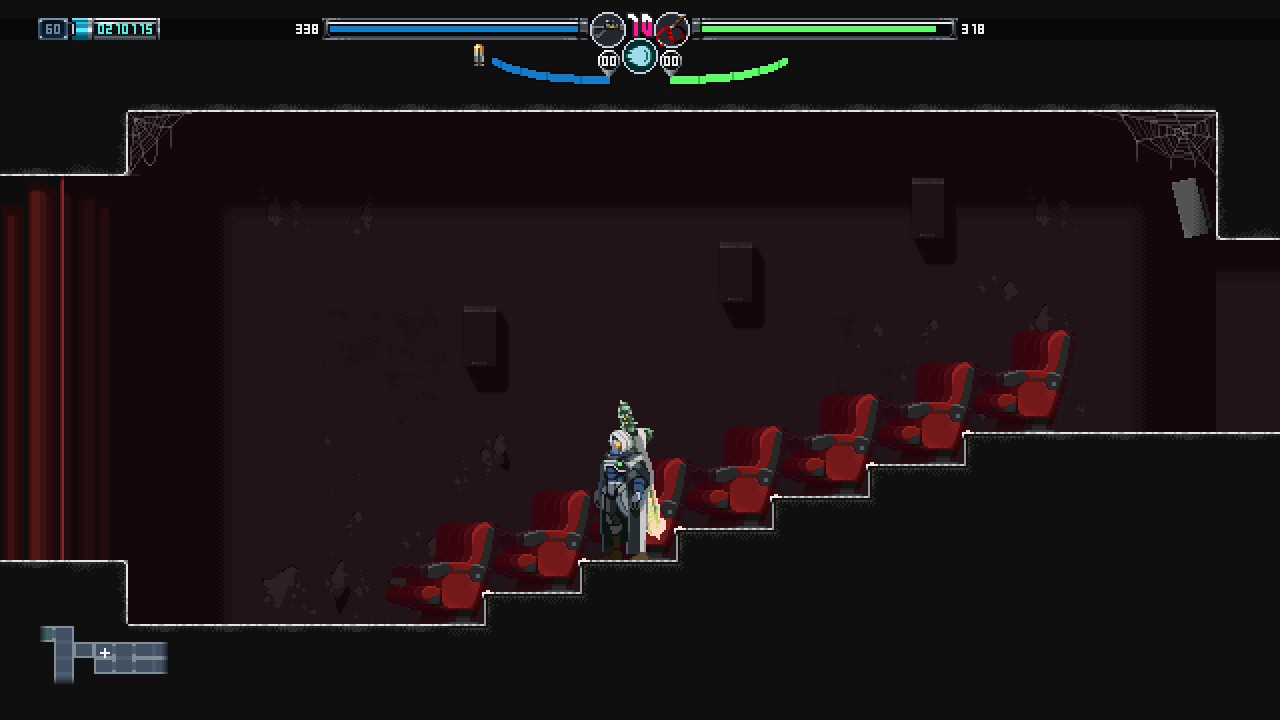Click the bullet ammo type icon
Screen dimensions: 1280x720
tap(479, 55)
